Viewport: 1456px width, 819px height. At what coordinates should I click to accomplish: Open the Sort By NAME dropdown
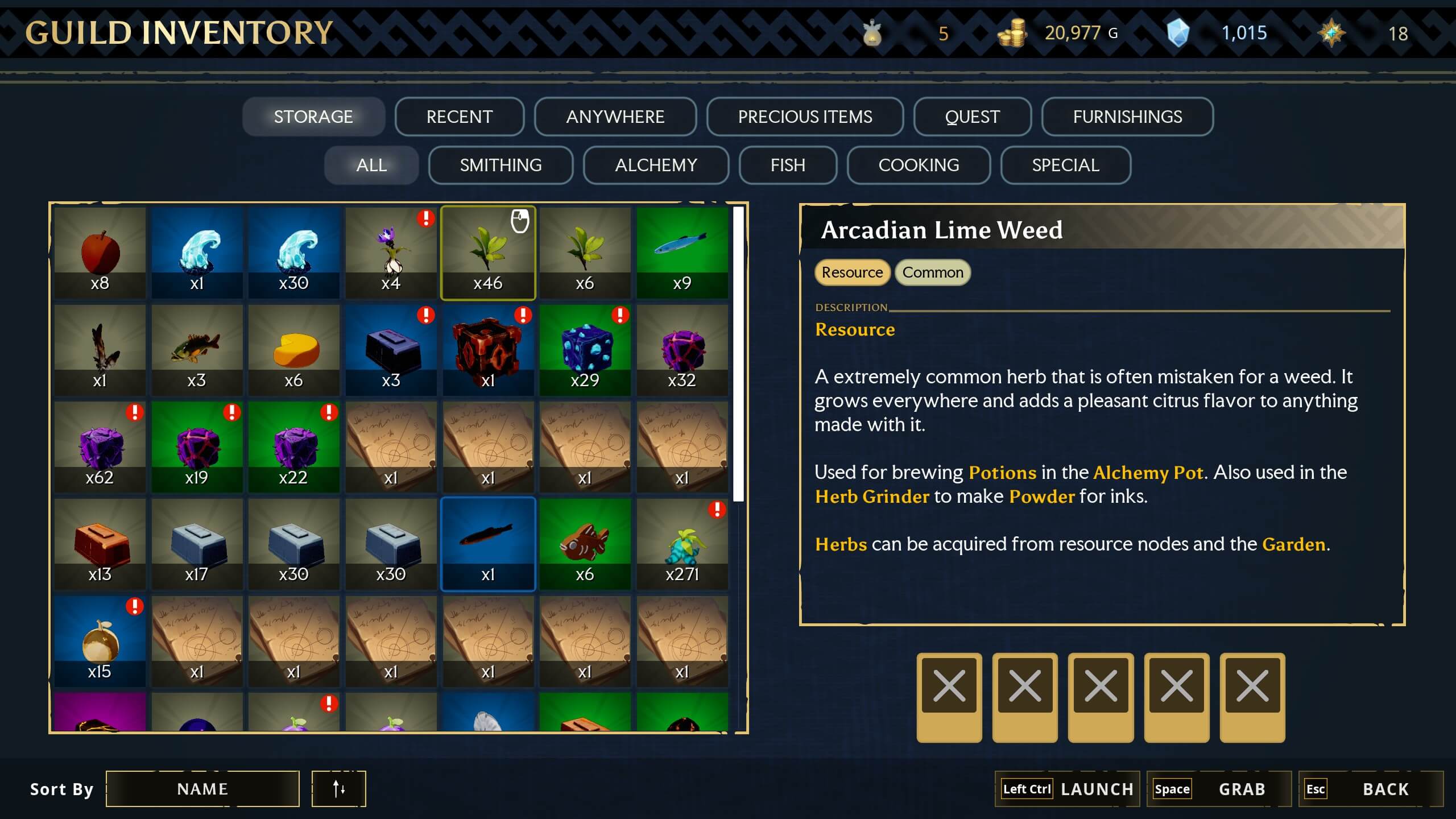[x=203, y=789]
